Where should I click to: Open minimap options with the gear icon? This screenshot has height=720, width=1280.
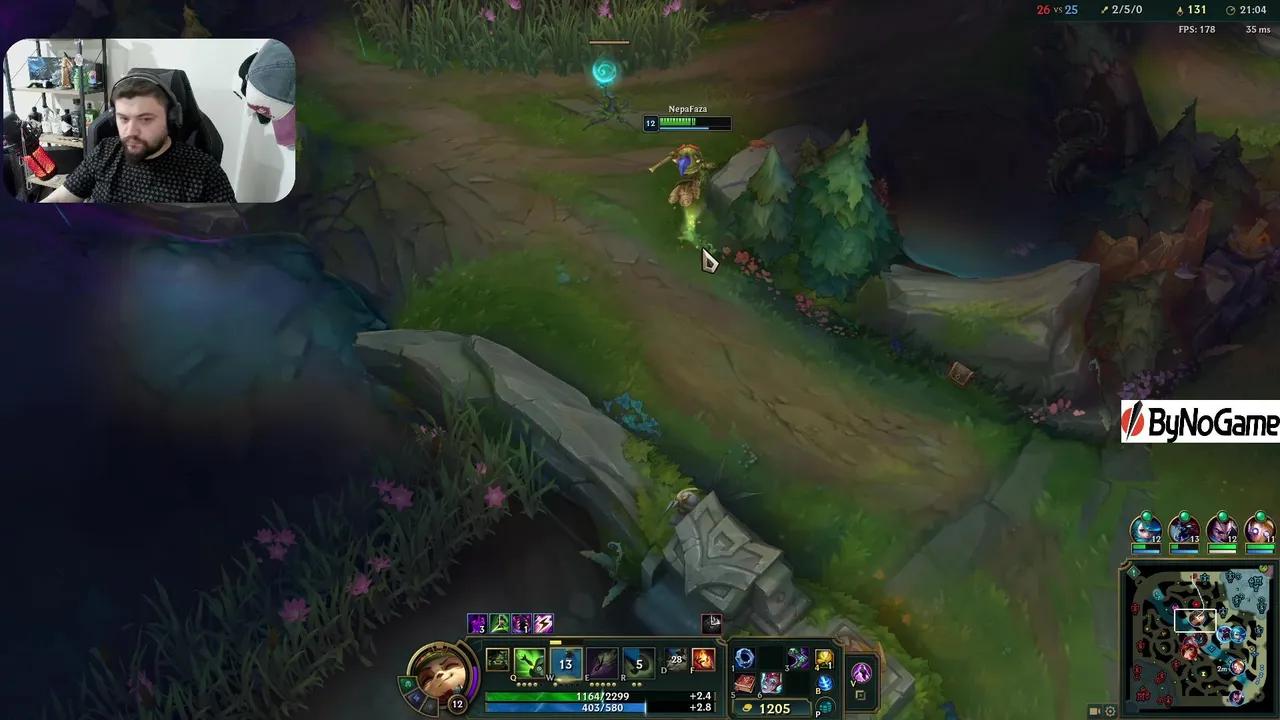(1110, 710)
